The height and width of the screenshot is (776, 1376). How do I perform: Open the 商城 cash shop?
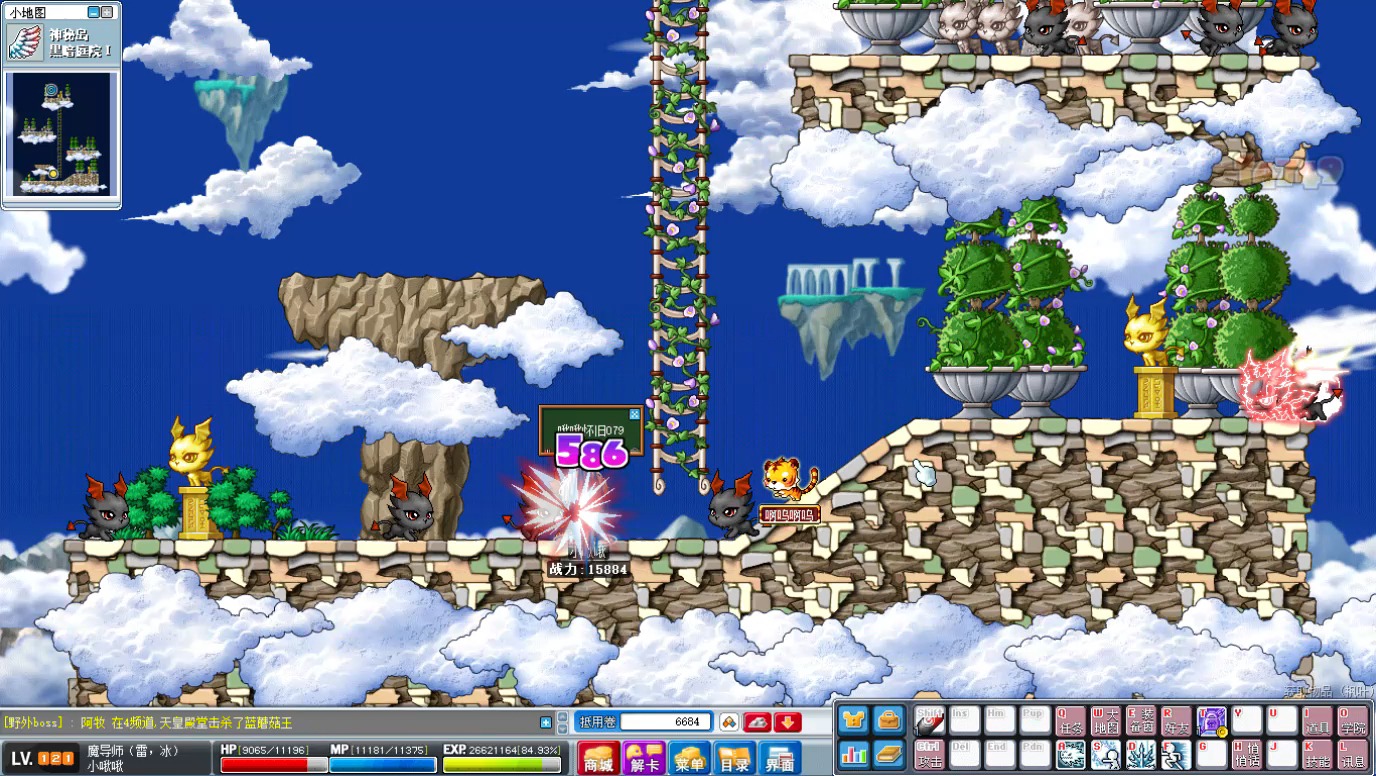[x=599, y=758]
